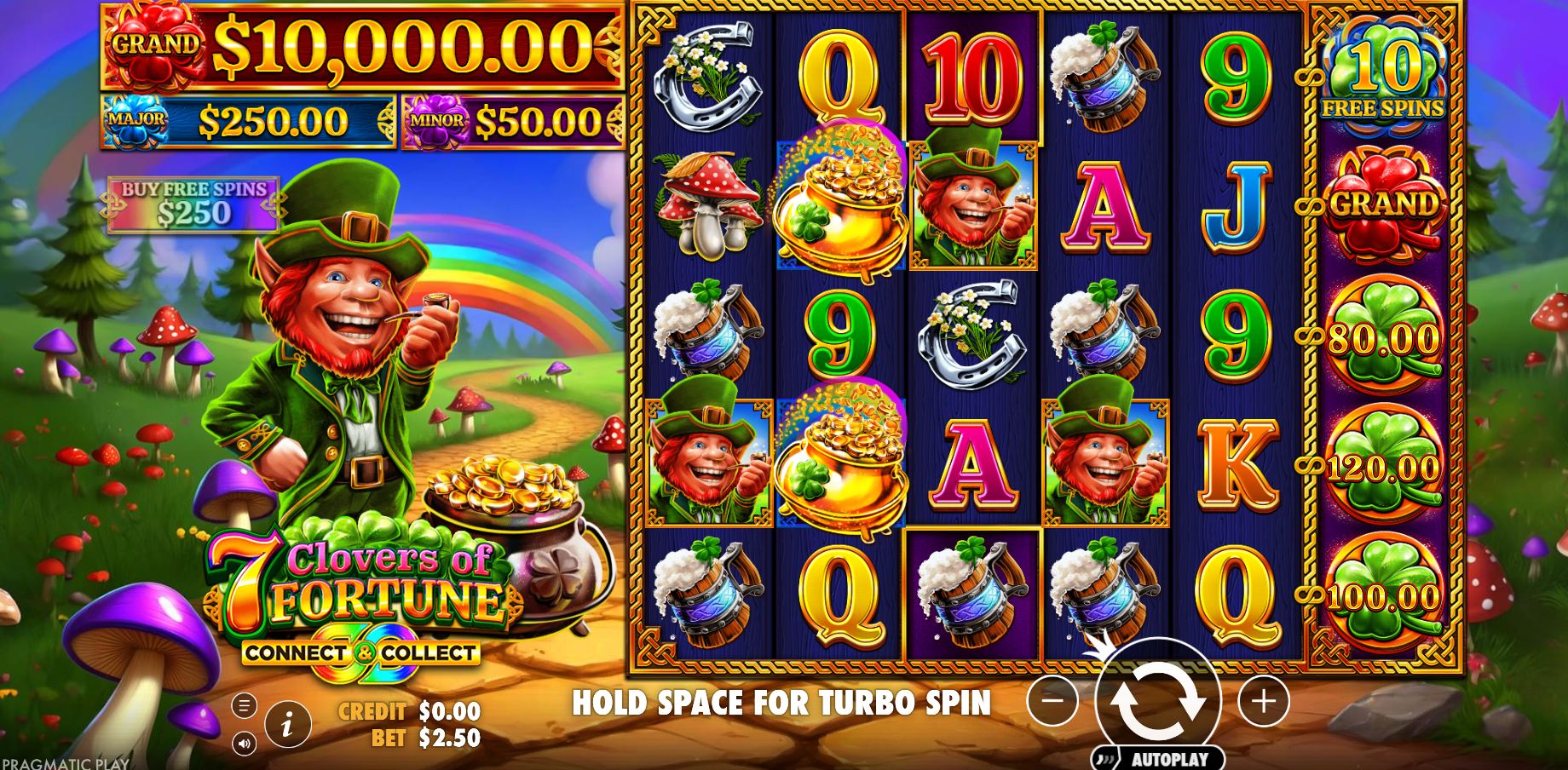Viewport: 1568px width, 770px height.
Task: Click the silver horseshoe symbol on the first reel
Action: click(710, 72)
